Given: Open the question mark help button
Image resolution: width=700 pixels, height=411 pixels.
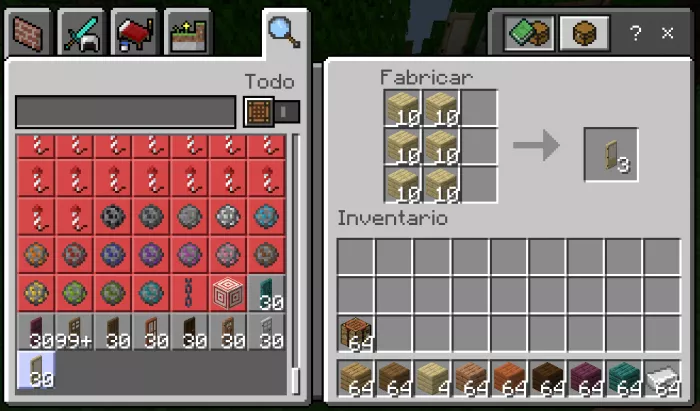Looking at the screenshot, I should 635,33.
